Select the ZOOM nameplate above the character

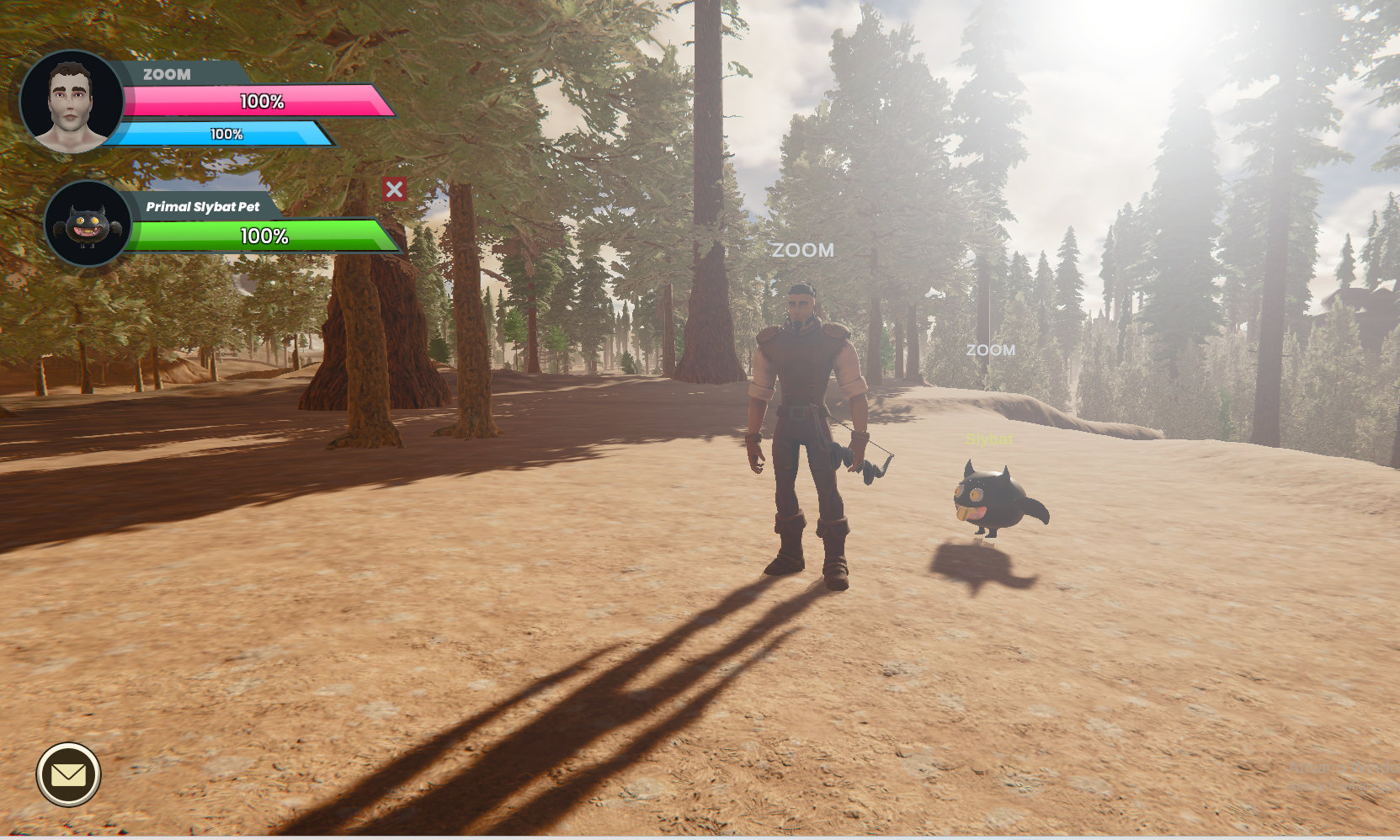803,250
